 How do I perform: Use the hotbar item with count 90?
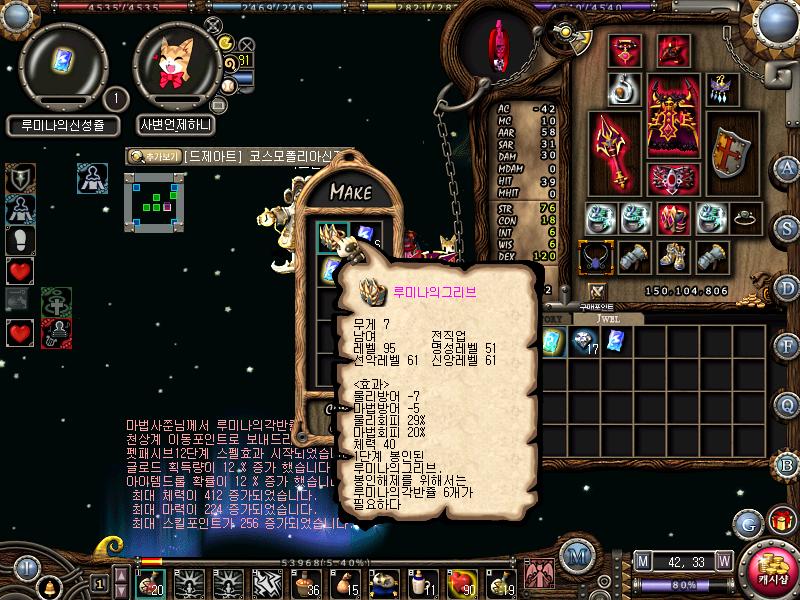pos(460,580)
